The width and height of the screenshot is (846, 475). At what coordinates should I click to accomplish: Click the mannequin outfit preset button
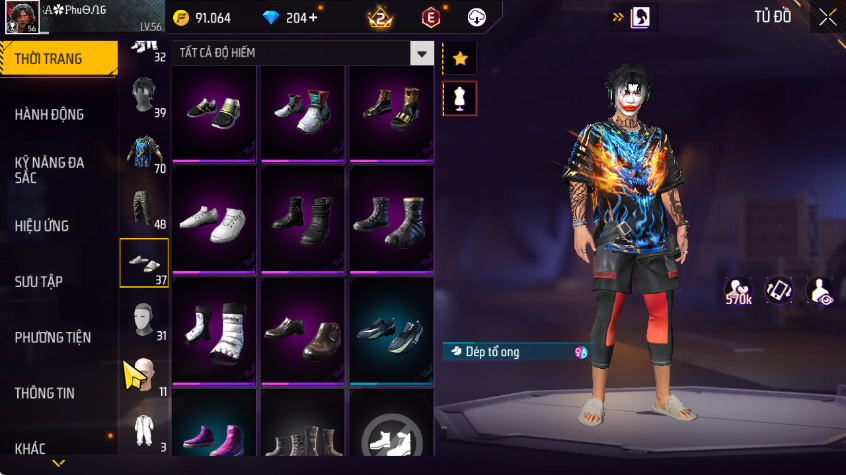point(460,98)
